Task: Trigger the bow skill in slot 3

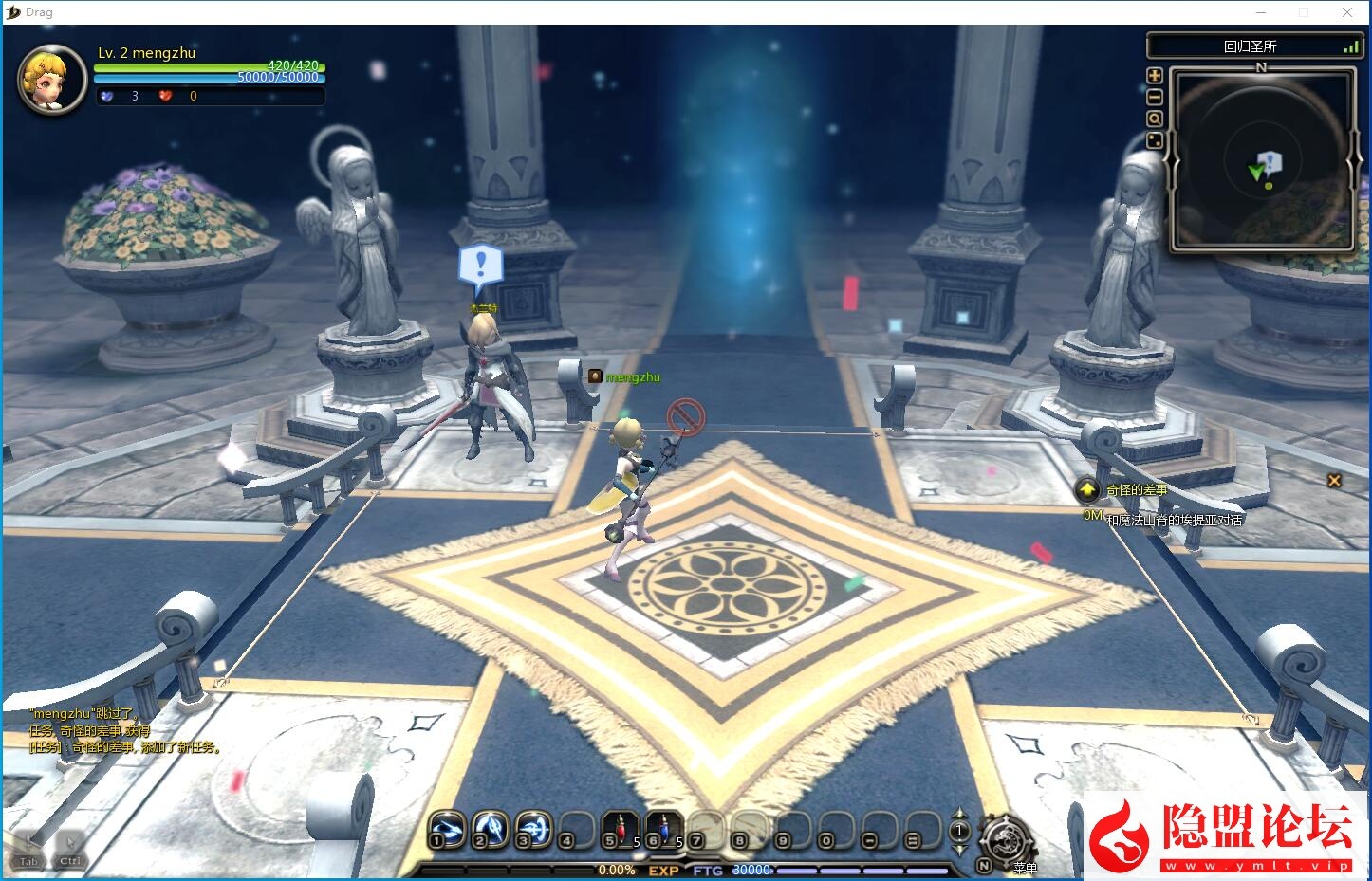Action: (x=533, y=828)
